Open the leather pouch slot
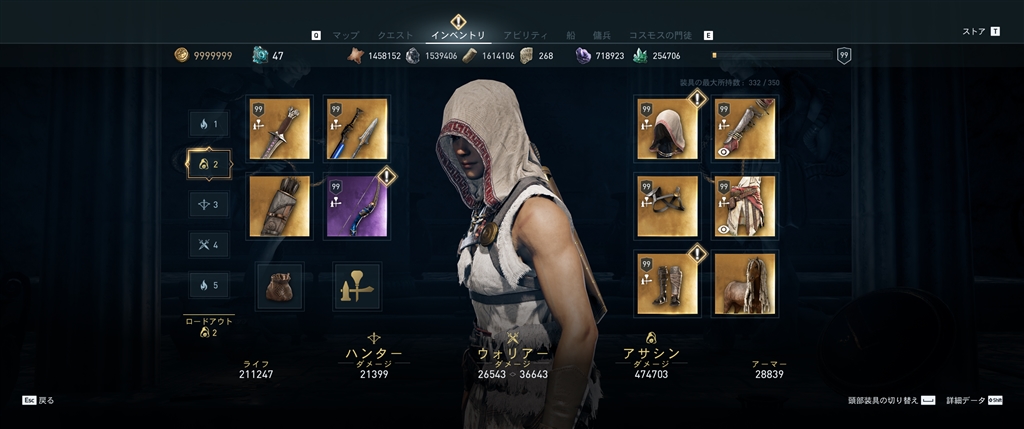Screen dimensions: 1024x429 point(279,285)
